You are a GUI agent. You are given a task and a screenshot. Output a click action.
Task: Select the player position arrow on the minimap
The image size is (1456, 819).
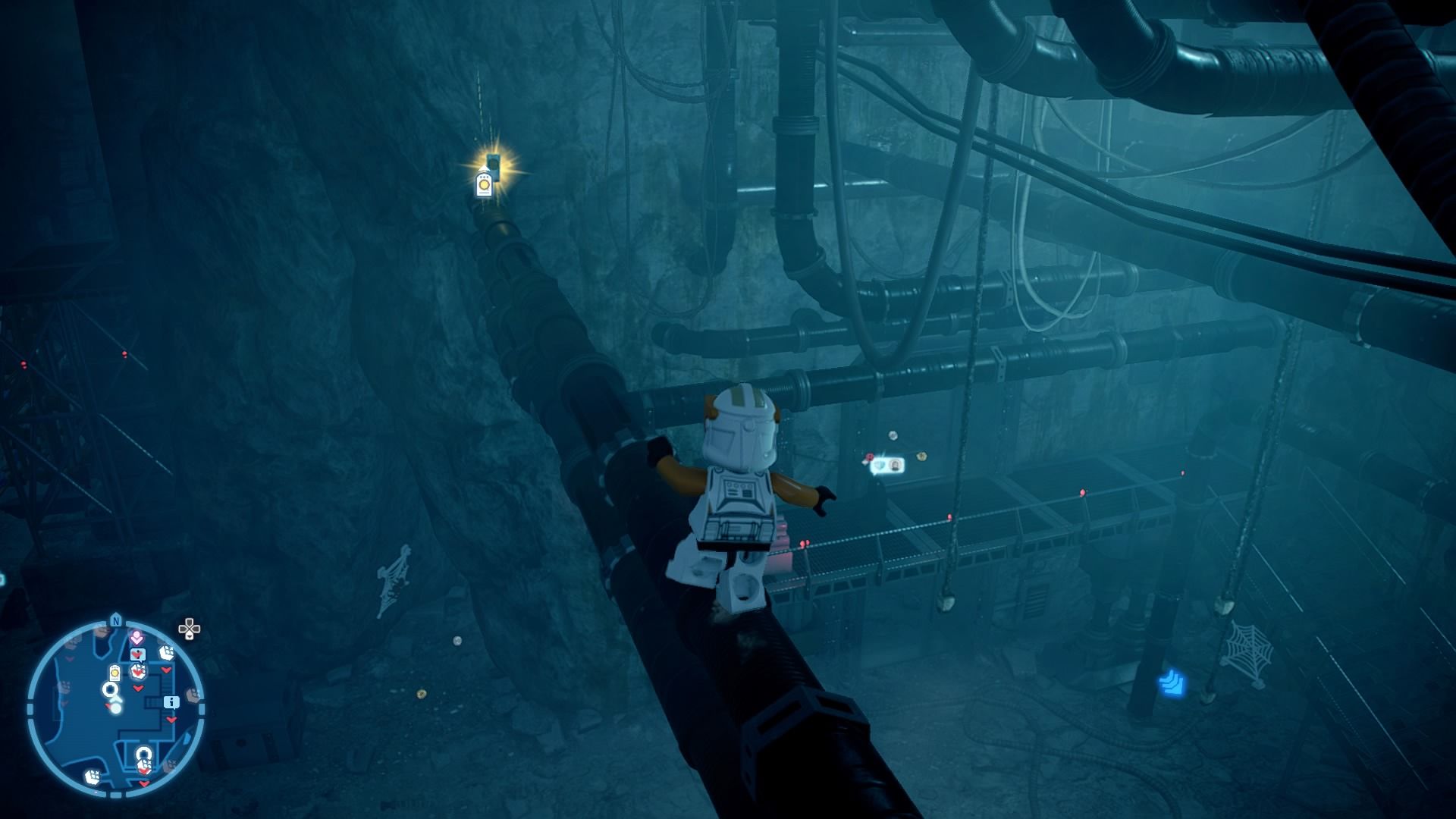click(x=116, y=699)
